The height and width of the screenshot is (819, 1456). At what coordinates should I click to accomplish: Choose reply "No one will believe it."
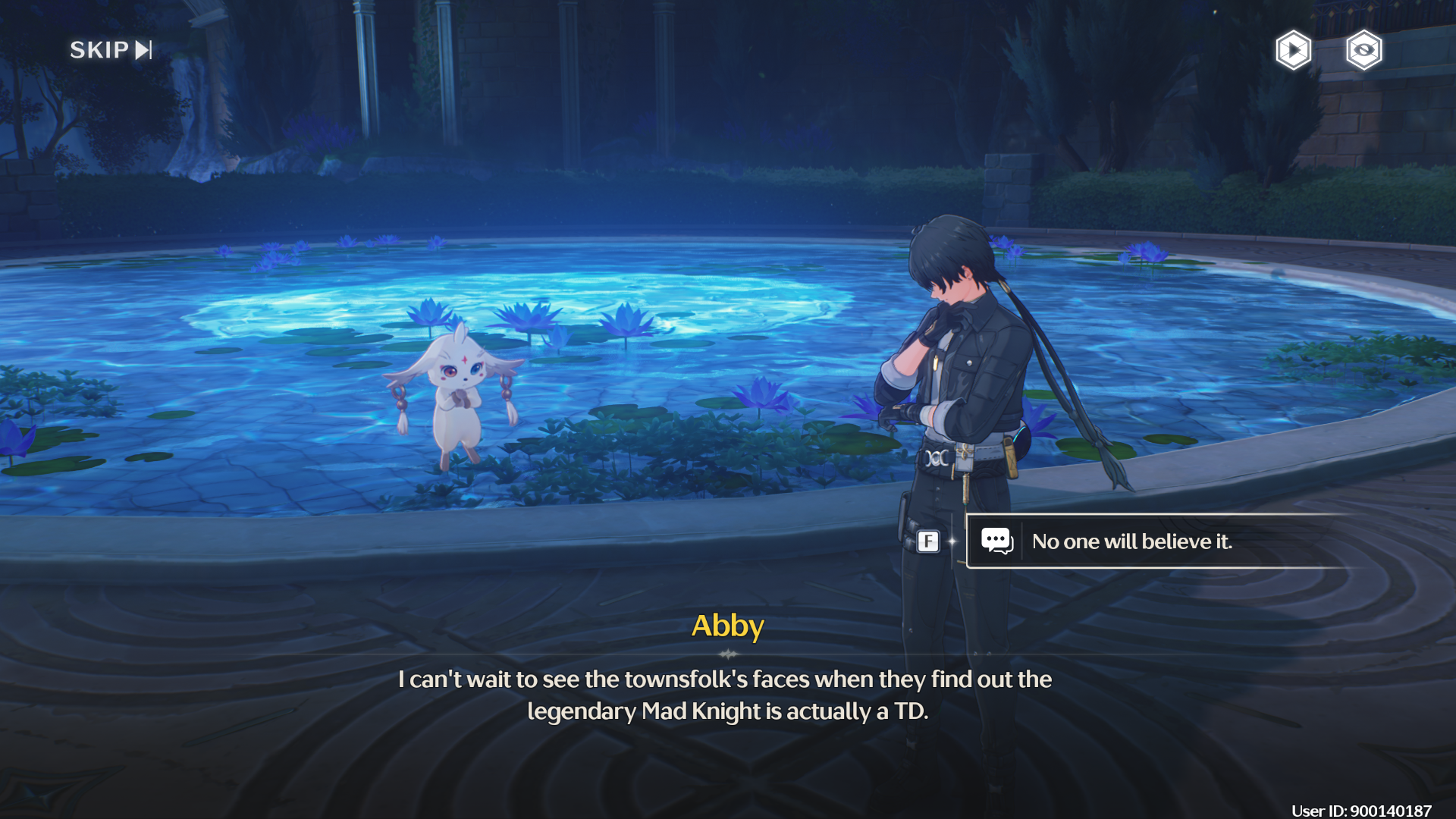[x=1131, y=541]
